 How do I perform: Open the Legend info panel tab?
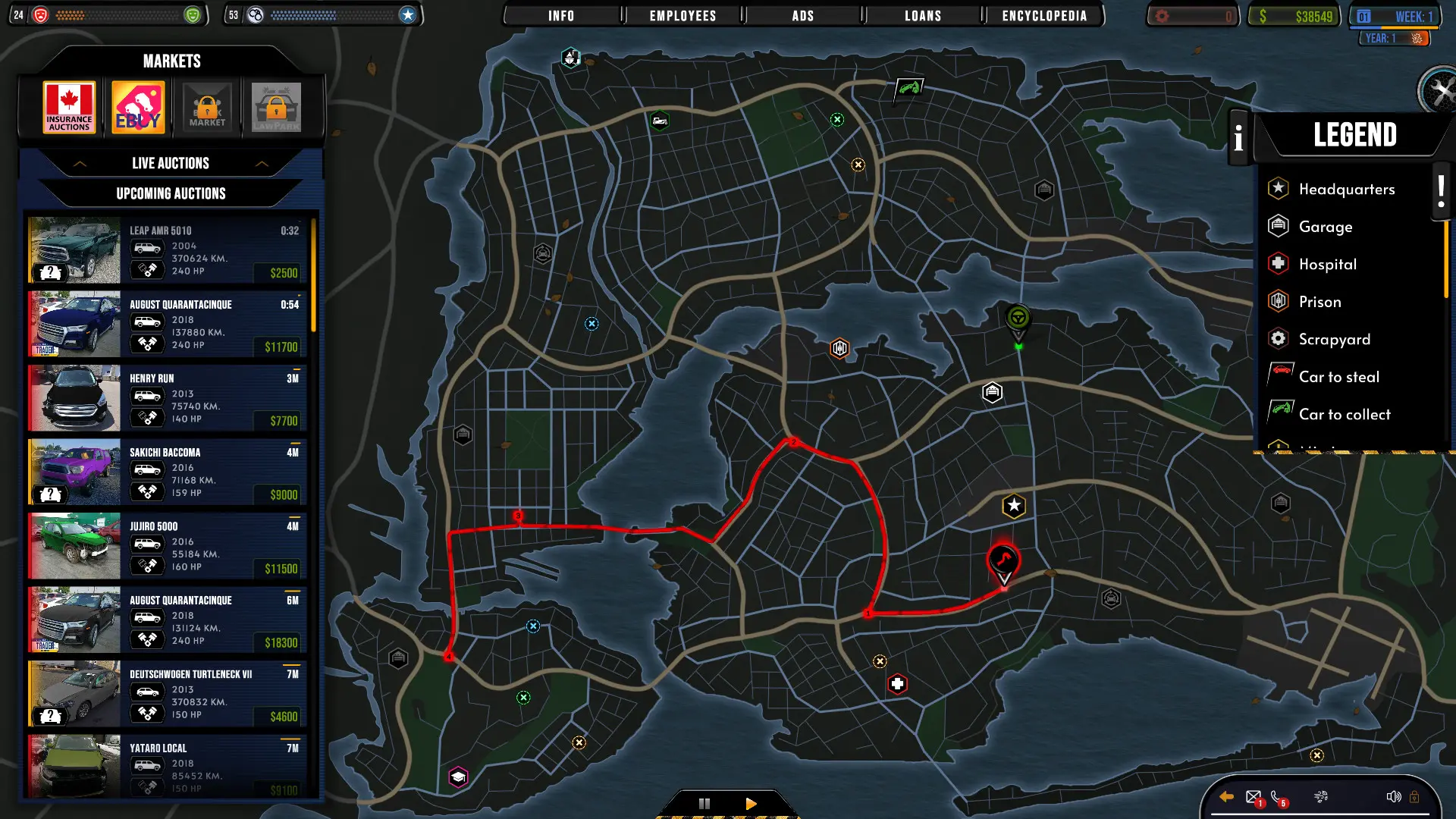tap(1238, 139)
